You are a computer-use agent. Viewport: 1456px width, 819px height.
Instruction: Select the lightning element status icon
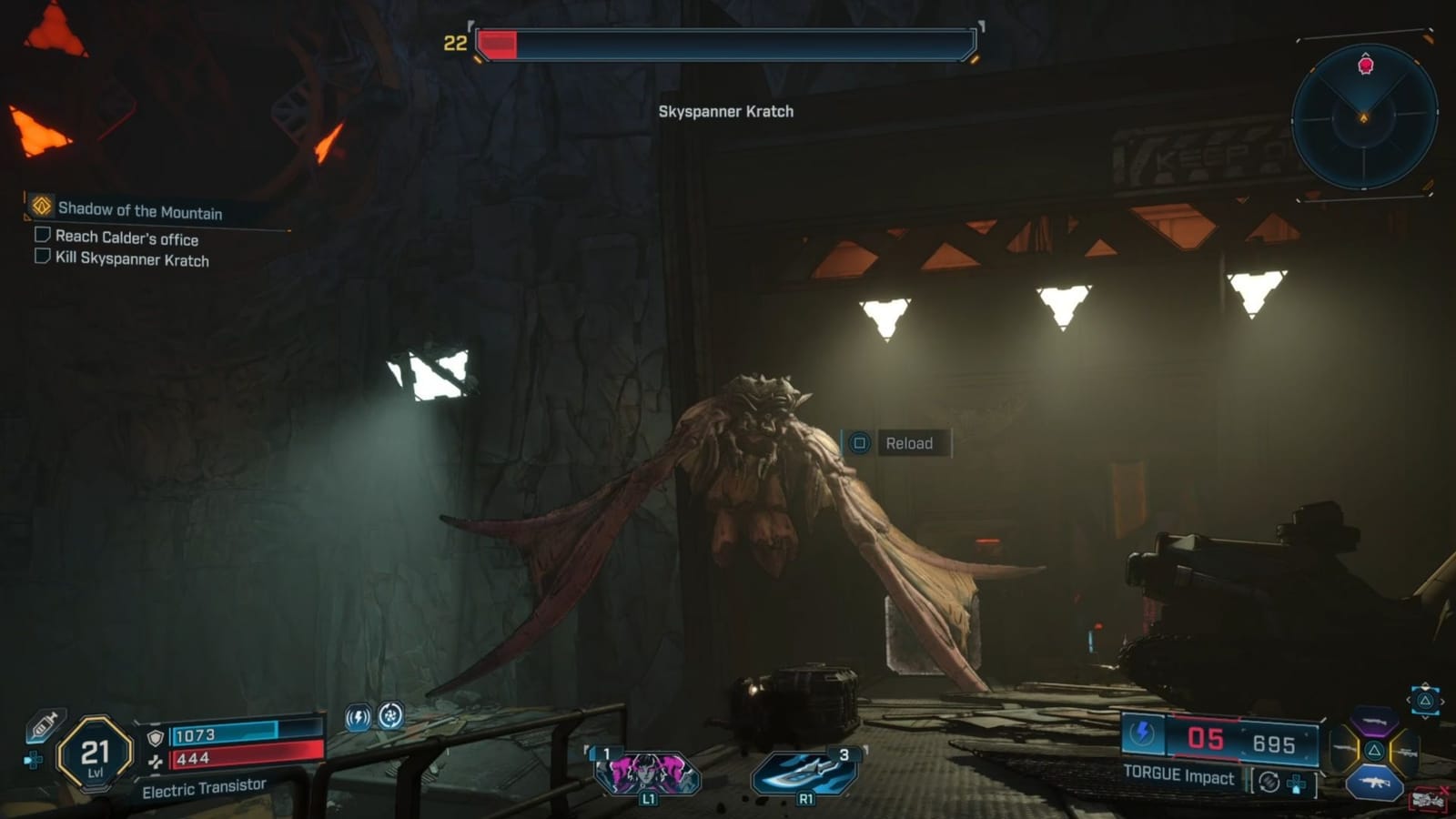pos(357,717)
